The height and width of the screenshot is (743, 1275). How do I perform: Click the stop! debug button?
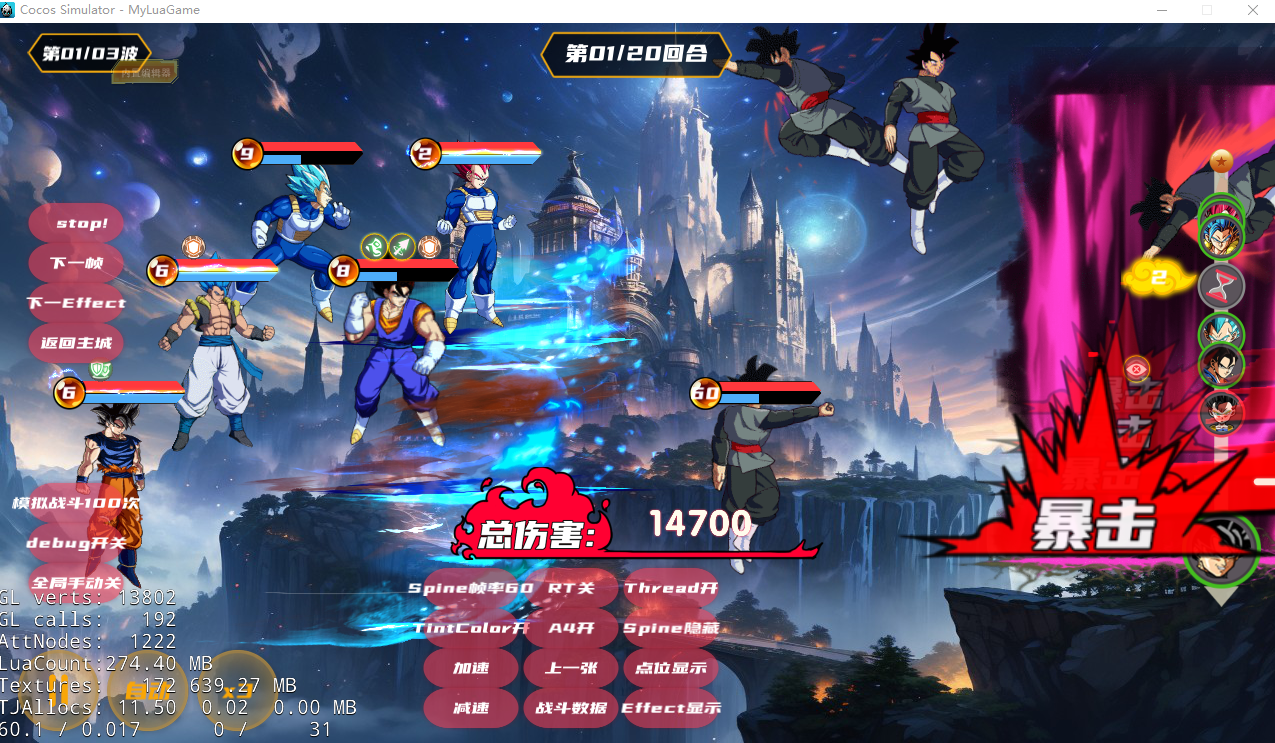[77, 223]
